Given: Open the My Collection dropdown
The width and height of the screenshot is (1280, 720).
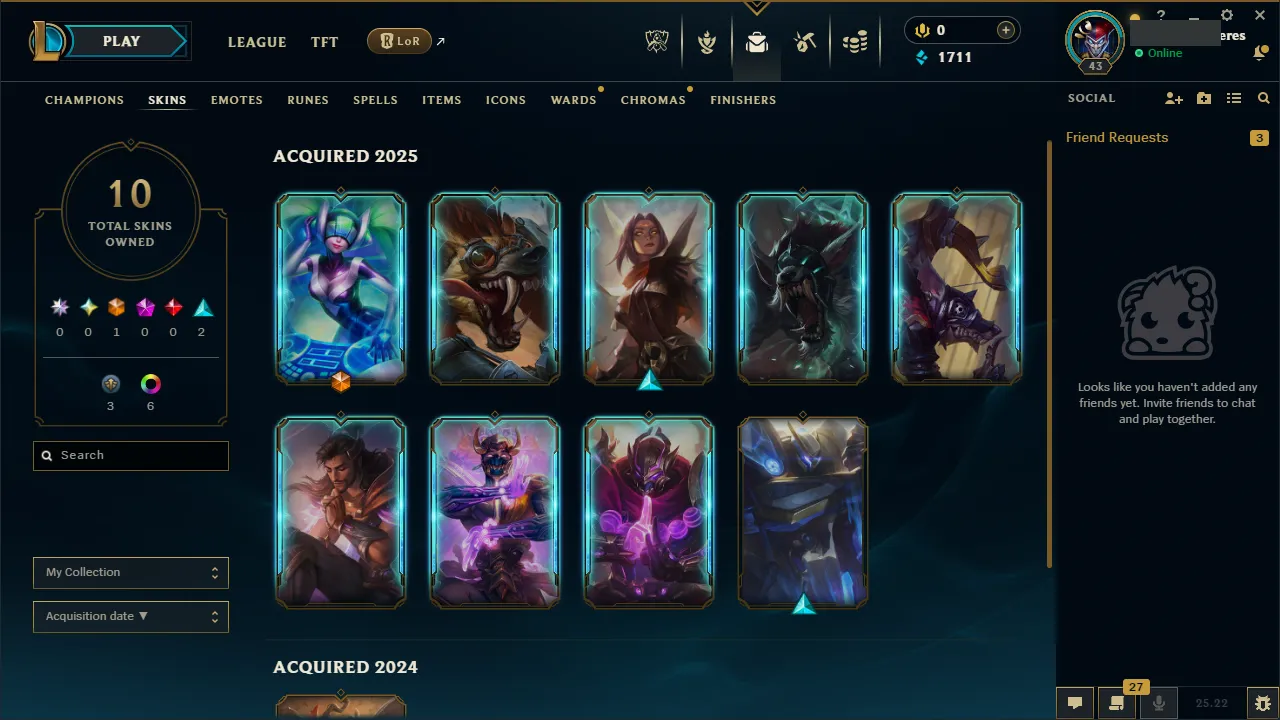Looking at the screenshot, I should pos(130,572).
